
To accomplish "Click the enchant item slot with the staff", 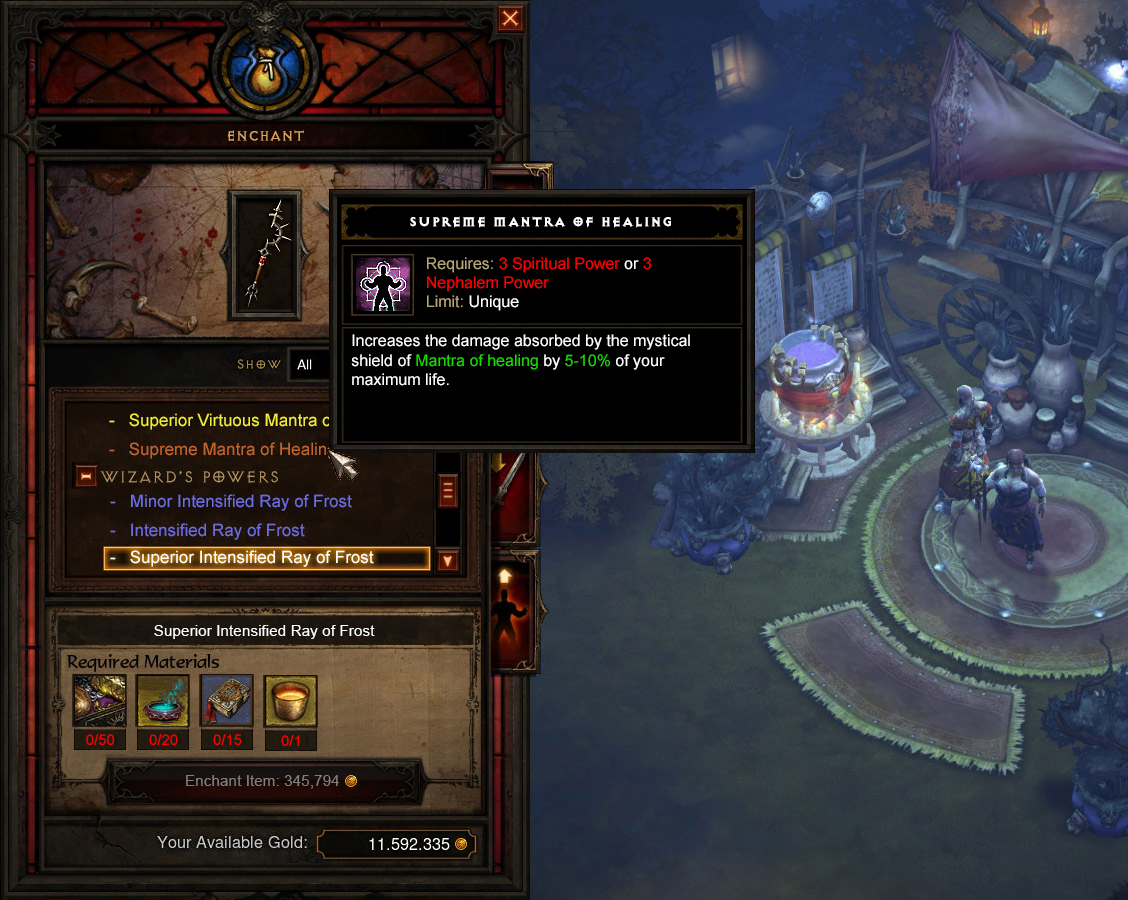I will 264,255.
